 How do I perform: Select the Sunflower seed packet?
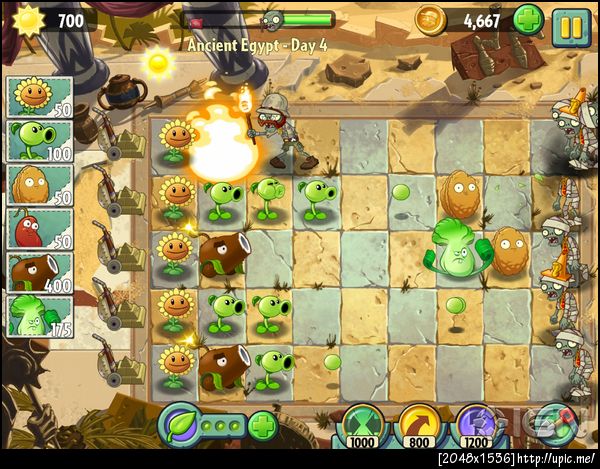point(39,97)
